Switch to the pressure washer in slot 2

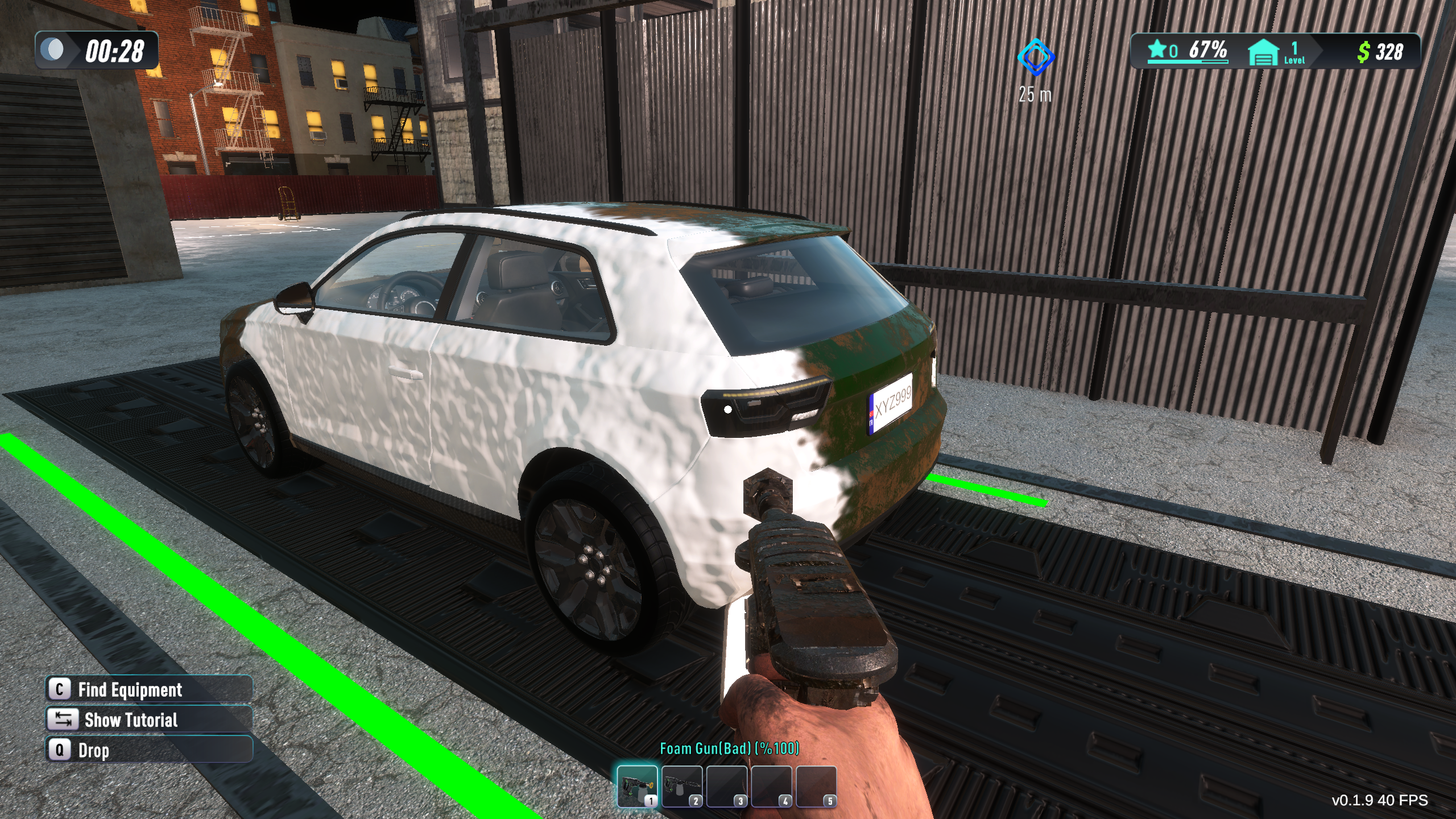click(x=682, y=786)
